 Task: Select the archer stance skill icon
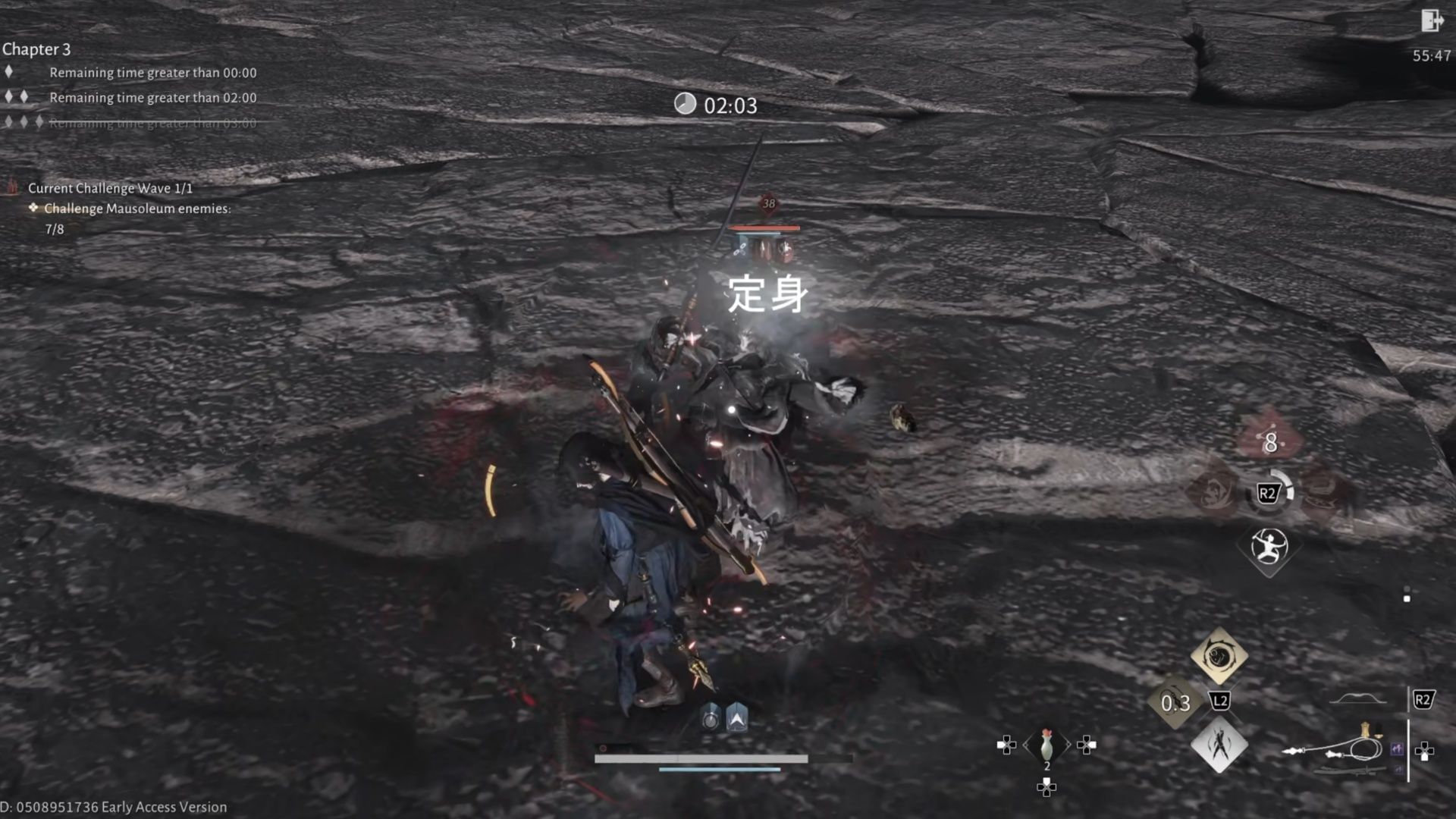tap(1270, 548)
